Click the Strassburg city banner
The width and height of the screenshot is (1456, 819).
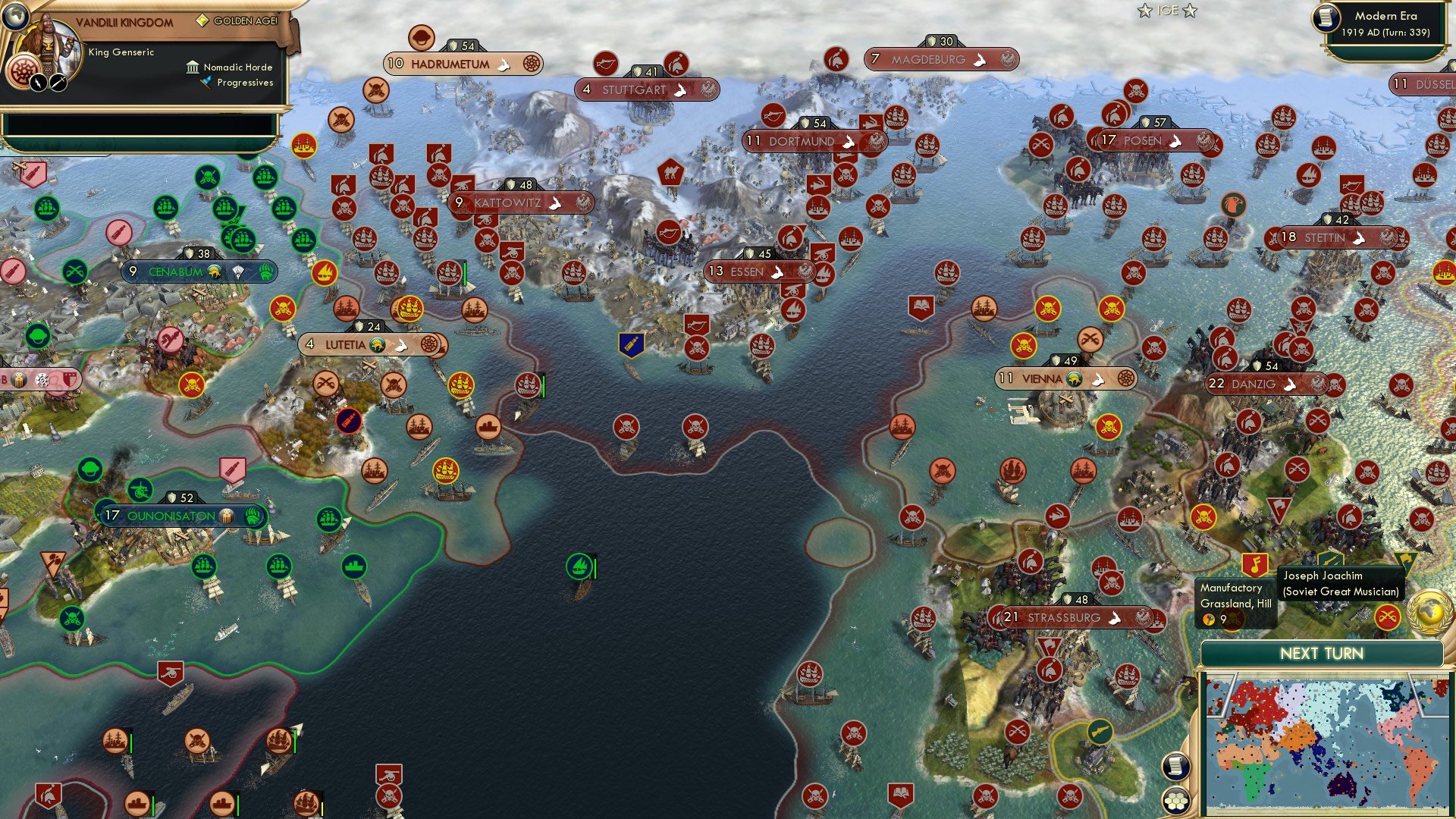click(x=1062, y=618)
